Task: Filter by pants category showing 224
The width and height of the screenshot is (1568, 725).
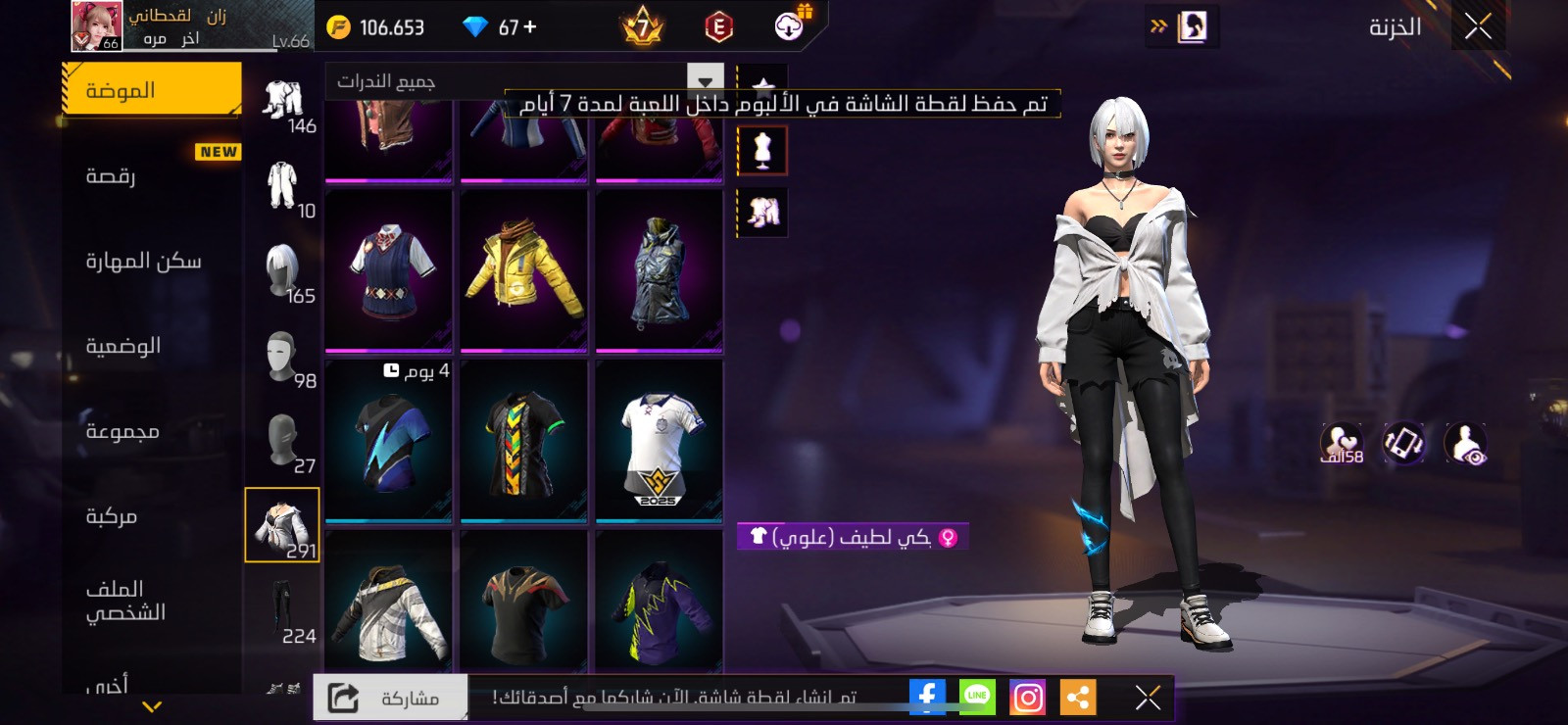Action: tap(283, 612)
